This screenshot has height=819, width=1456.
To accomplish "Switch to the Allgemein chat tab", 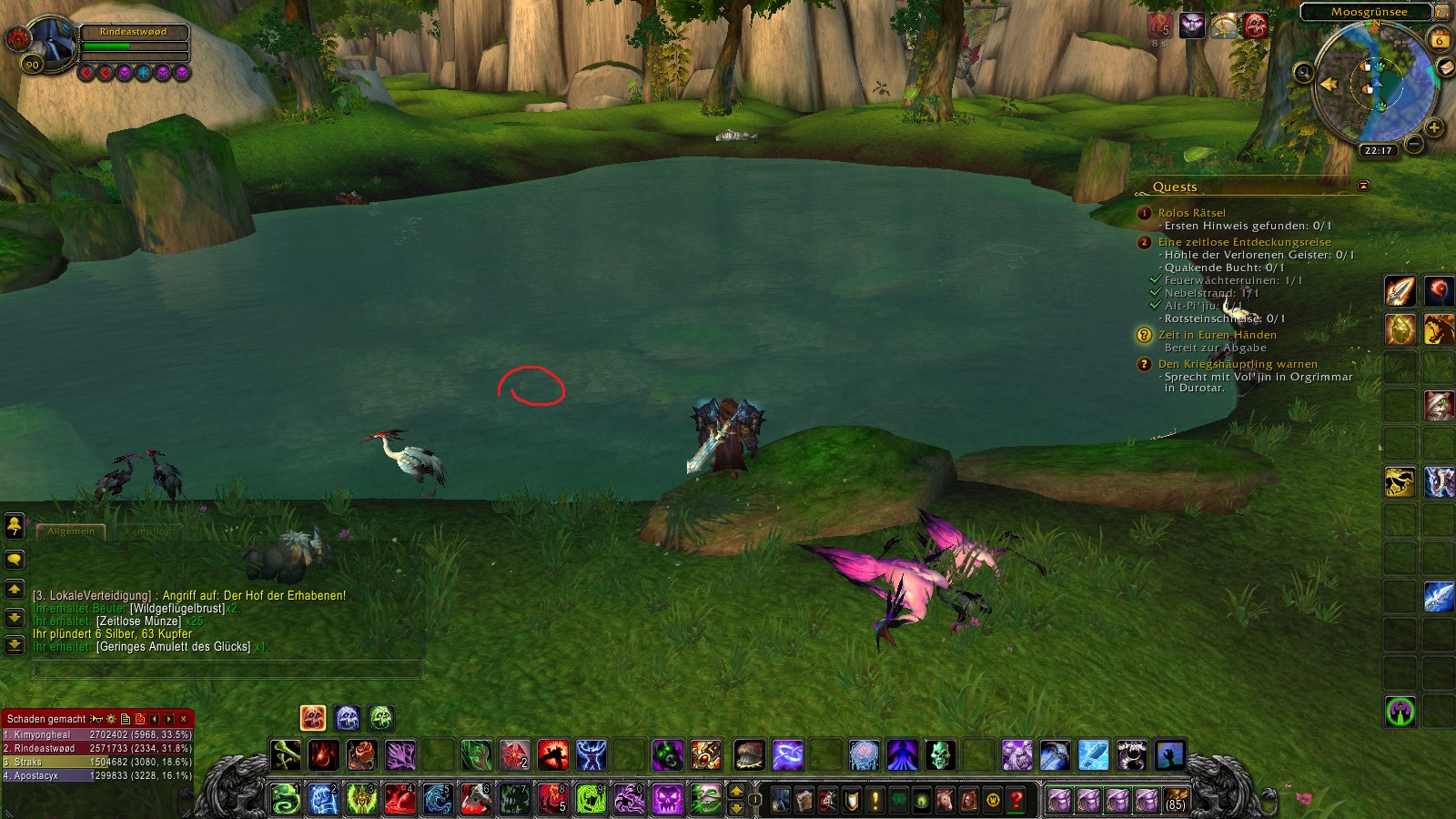I will 71,531.
